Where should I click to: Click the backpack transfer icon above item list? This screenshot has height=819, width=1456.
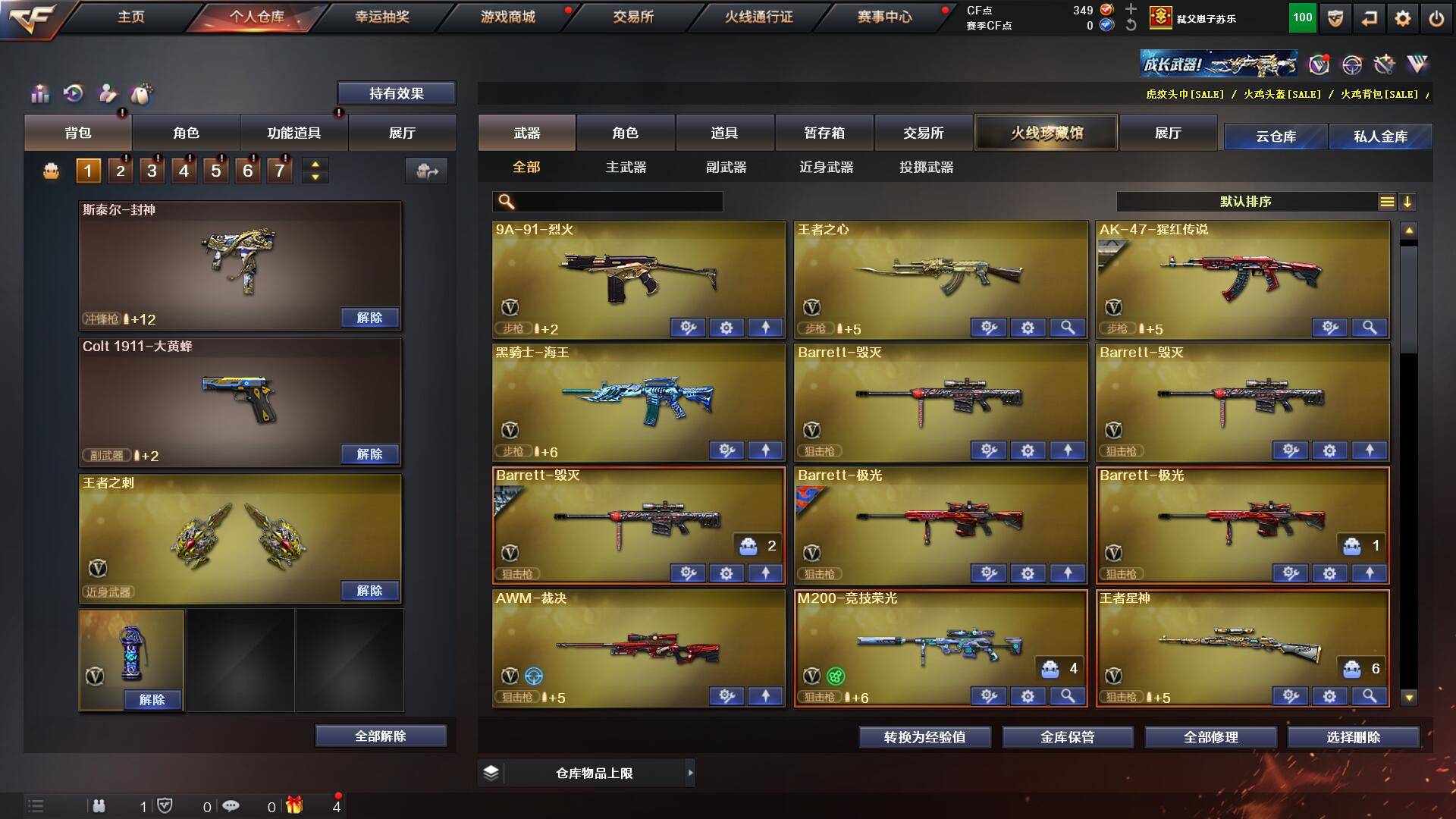(427, 171)
